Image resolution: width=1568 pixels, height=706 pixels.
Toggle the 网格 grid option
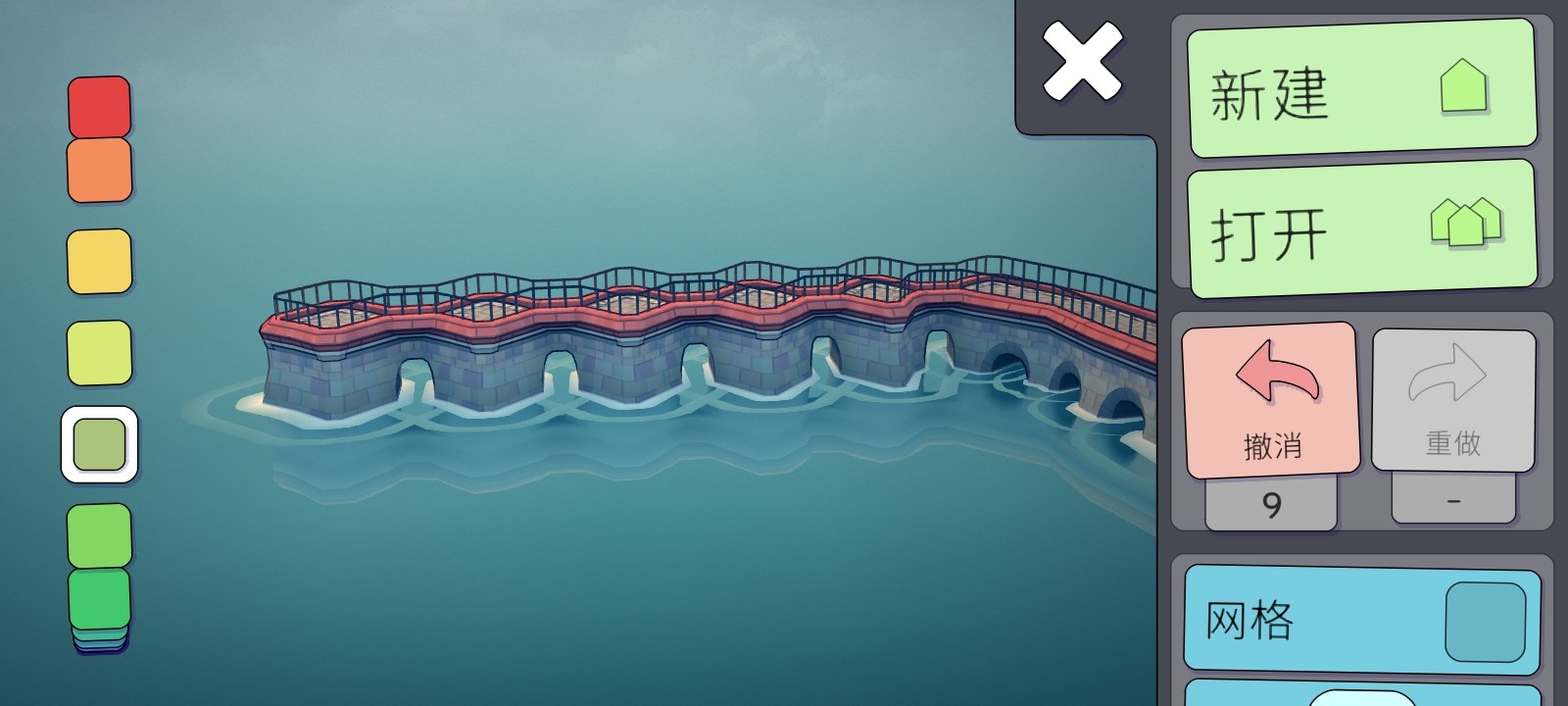coord(1361,620)
